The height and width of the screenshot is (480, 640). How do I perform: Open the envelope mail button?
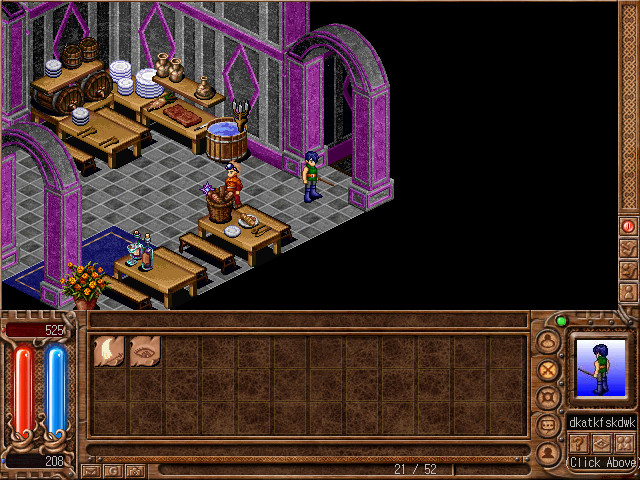92,469
